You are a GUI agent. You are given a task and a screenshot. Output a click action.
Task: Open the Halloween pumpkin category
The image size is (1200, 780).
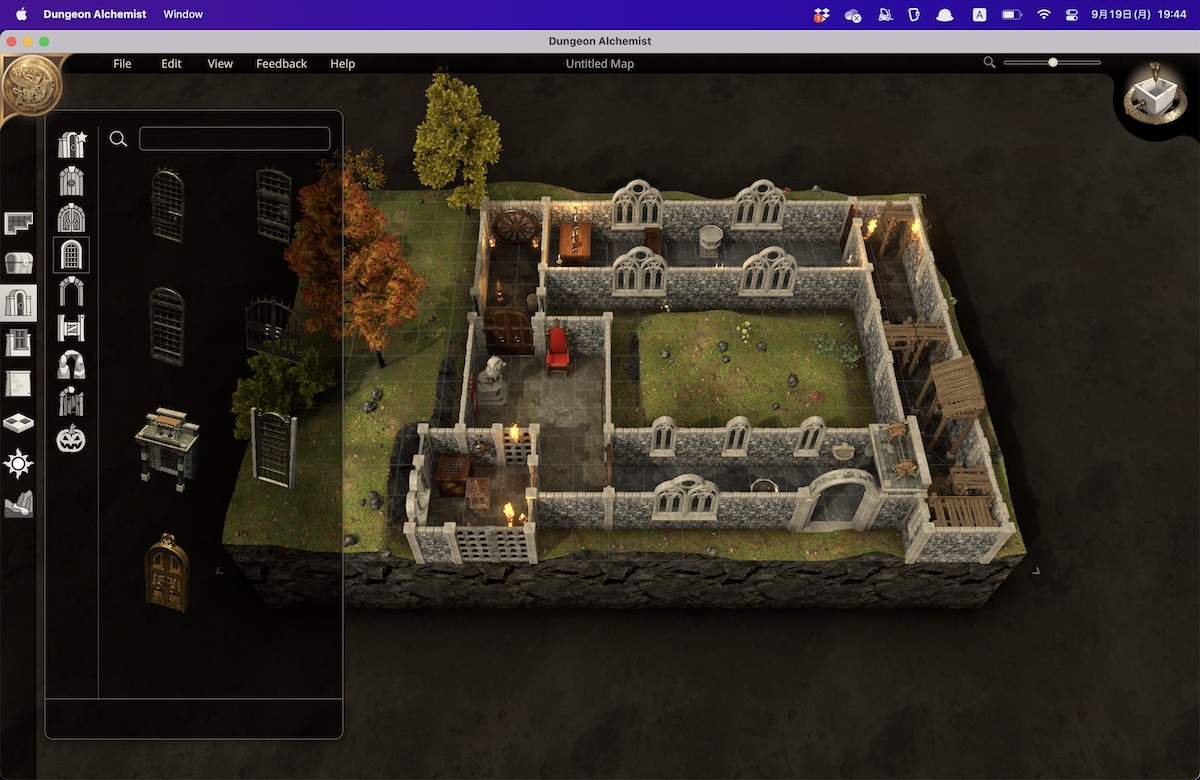71,438
